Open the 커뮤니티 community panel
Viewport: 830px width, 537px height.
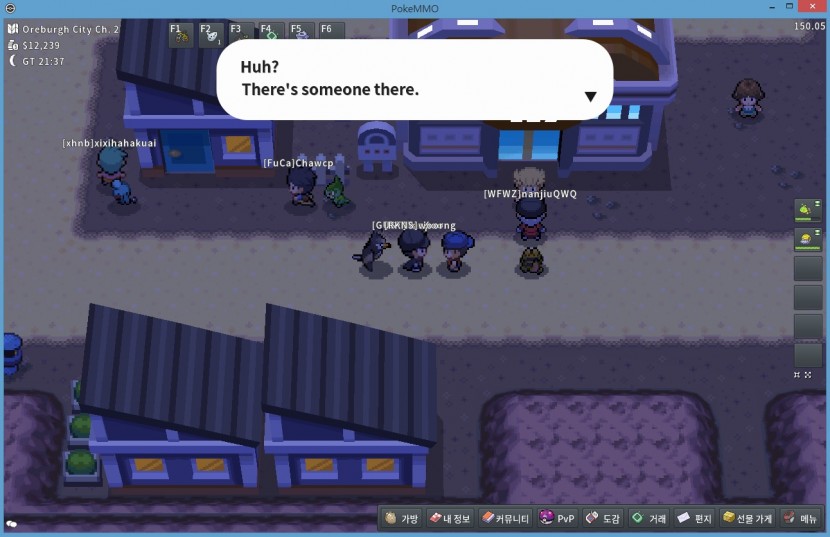click(506, 518)
